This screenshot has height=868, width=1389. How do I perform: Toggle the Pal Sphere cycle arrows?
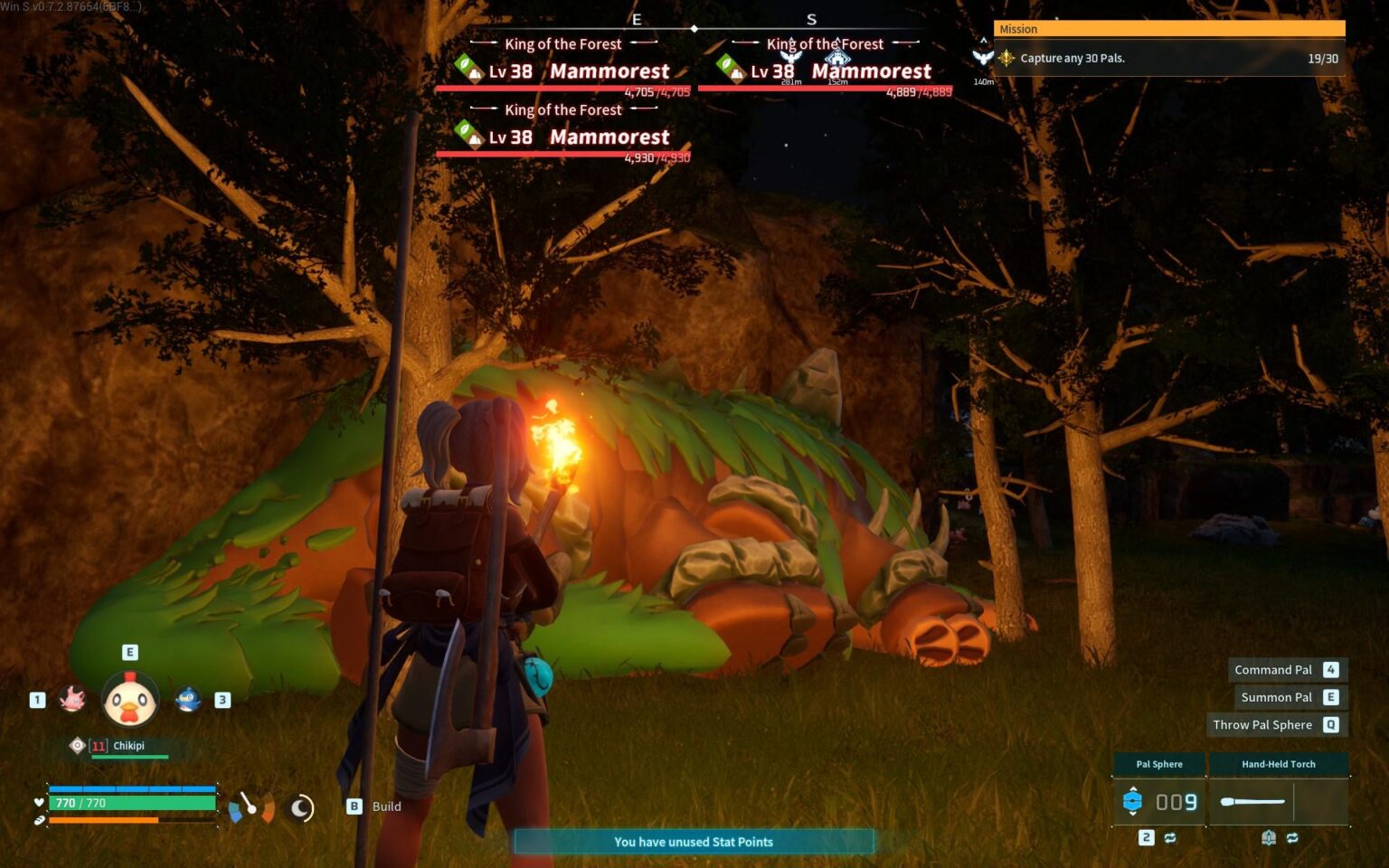pos(1170,837)
